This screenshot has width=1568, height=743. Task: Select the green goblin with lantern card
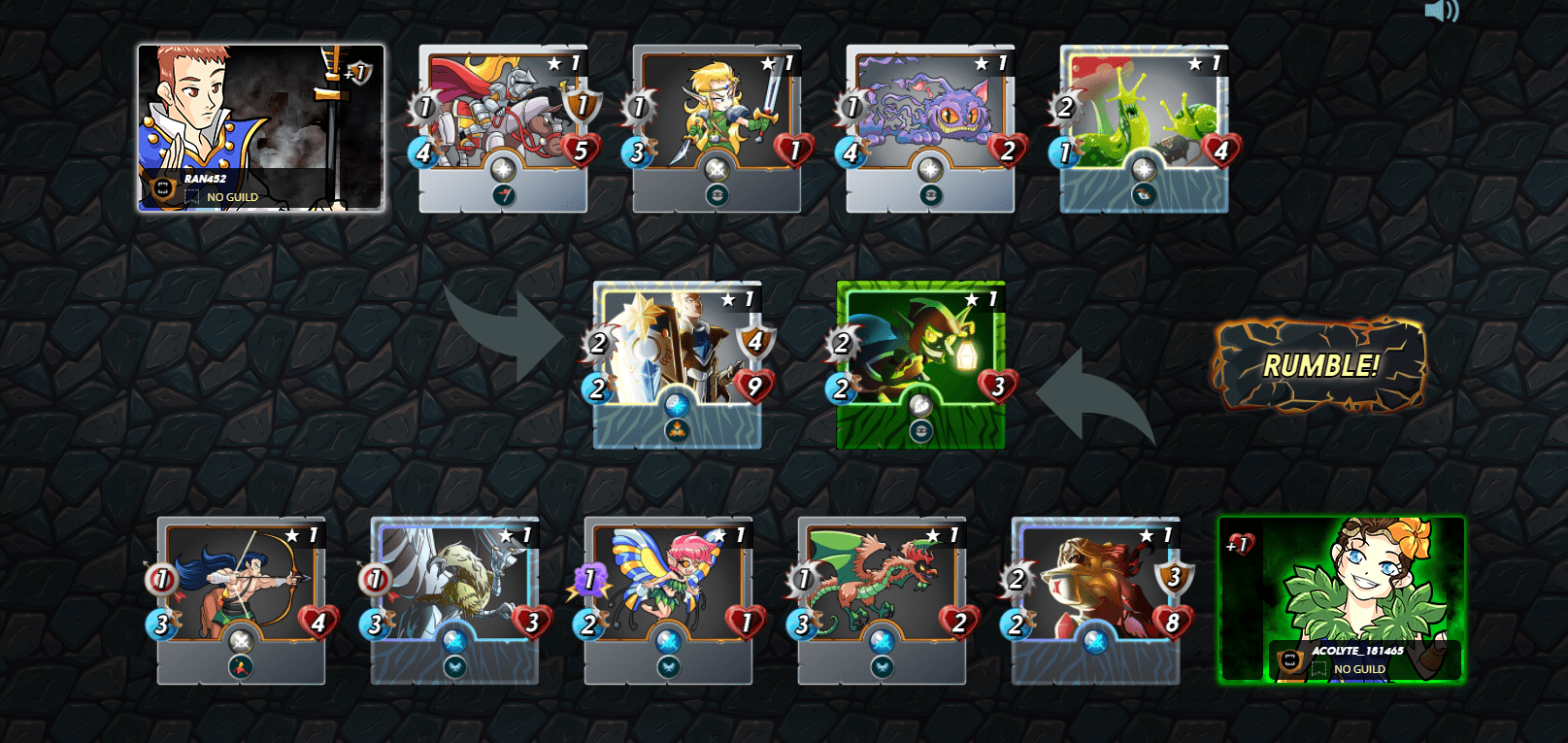pyautogui.click(x=920, y=364)
